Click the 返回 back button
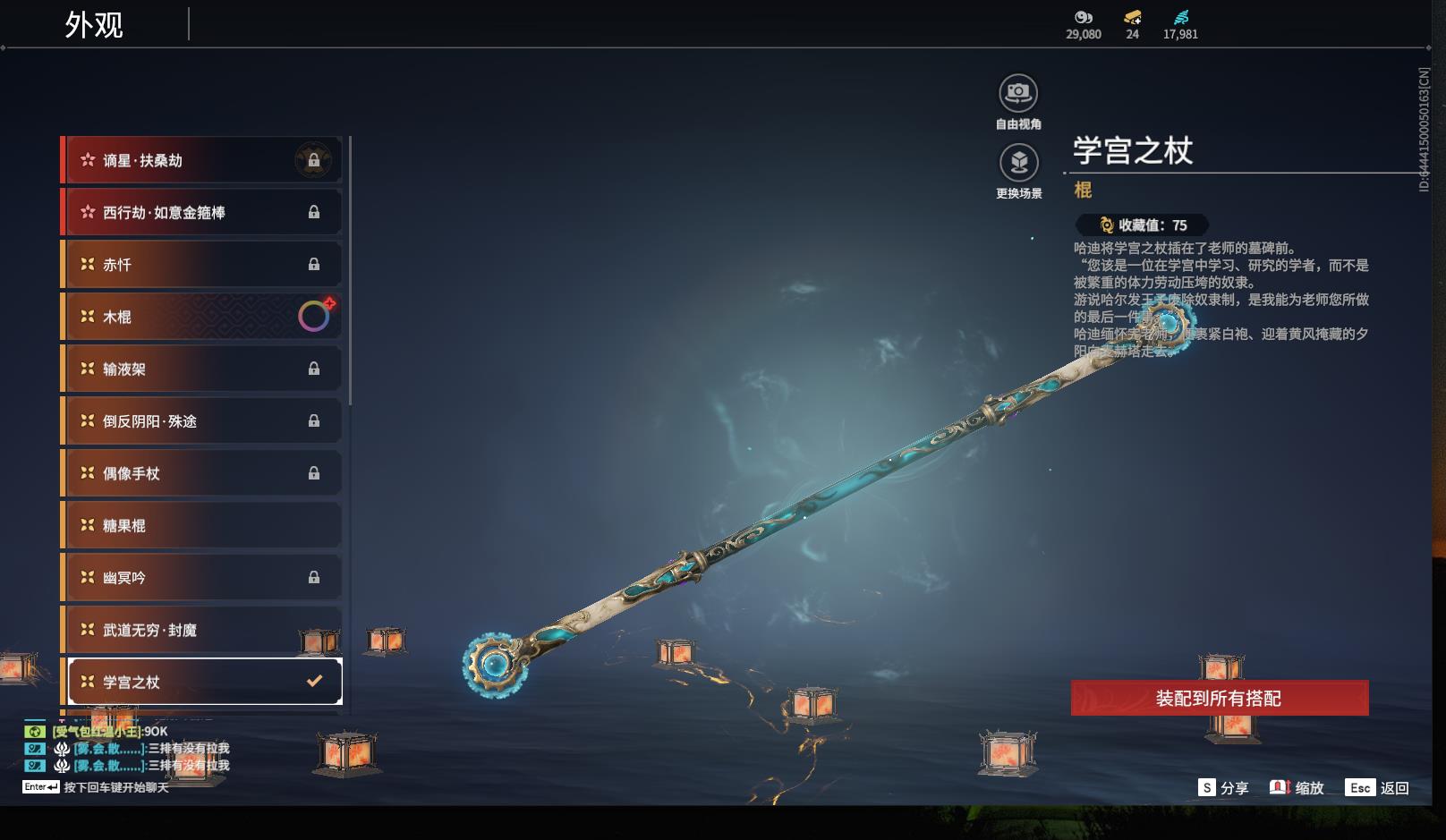Screen dimensions: 1446x840 coord(1378,787)
